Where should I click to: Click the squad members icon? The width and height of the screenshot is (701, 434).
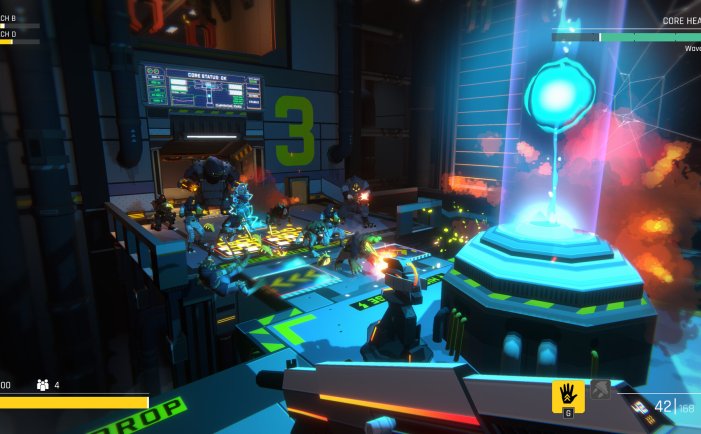click(42, 384)
